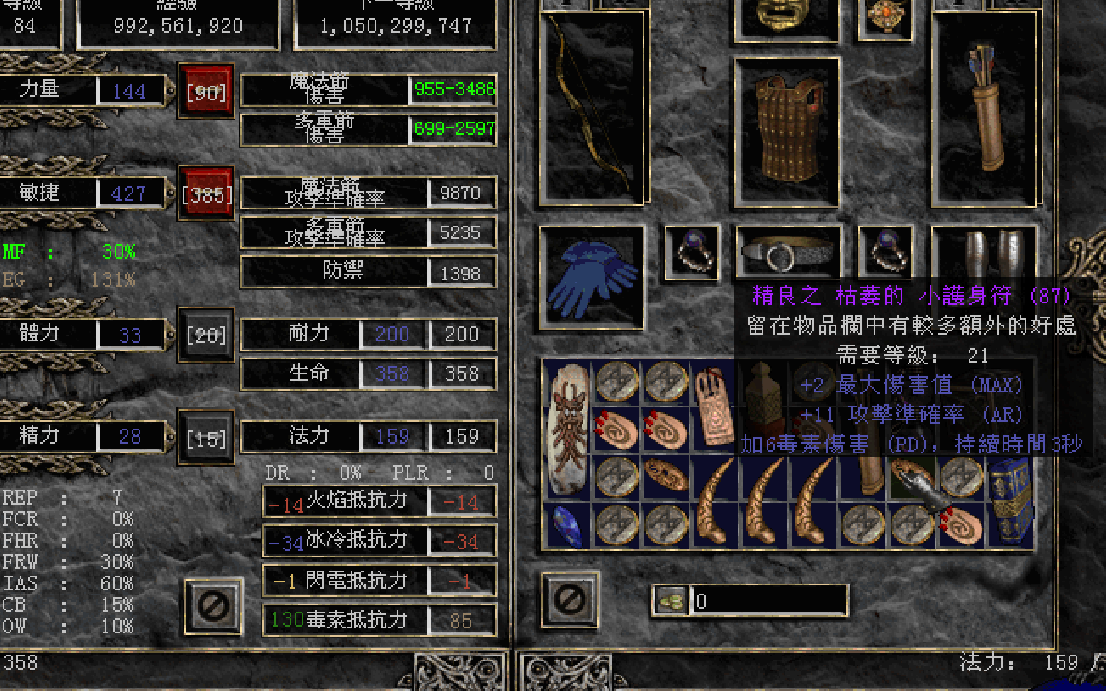This screenshot has width=1106, height=691.
Task: Click the grey Energy [15] stat button
Action: pyautogui.click(x=205, y=437)
